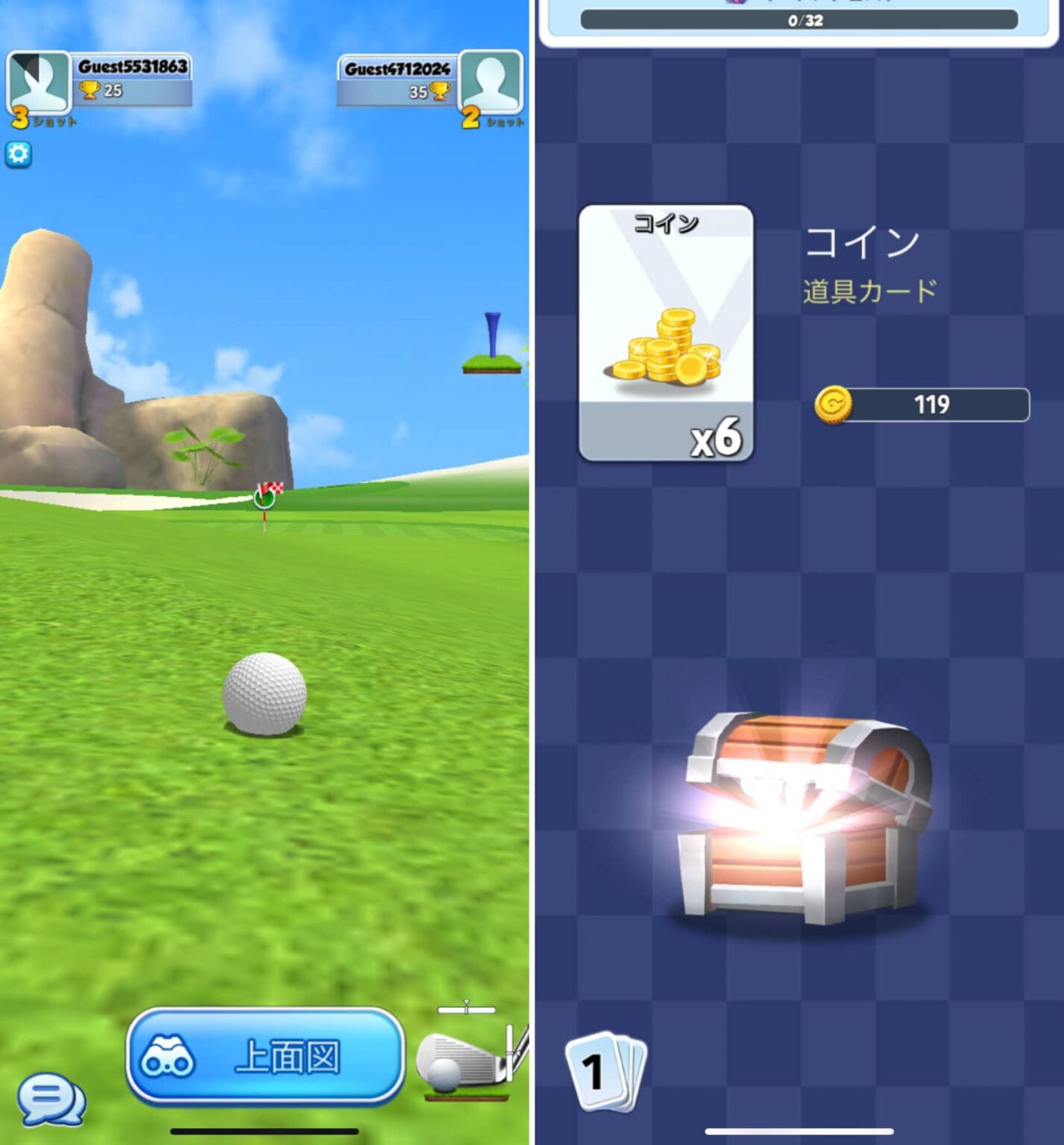The image size is (1064, 1145).
Task: Click Guest5531863's name bar
Action: coord(134,68)
